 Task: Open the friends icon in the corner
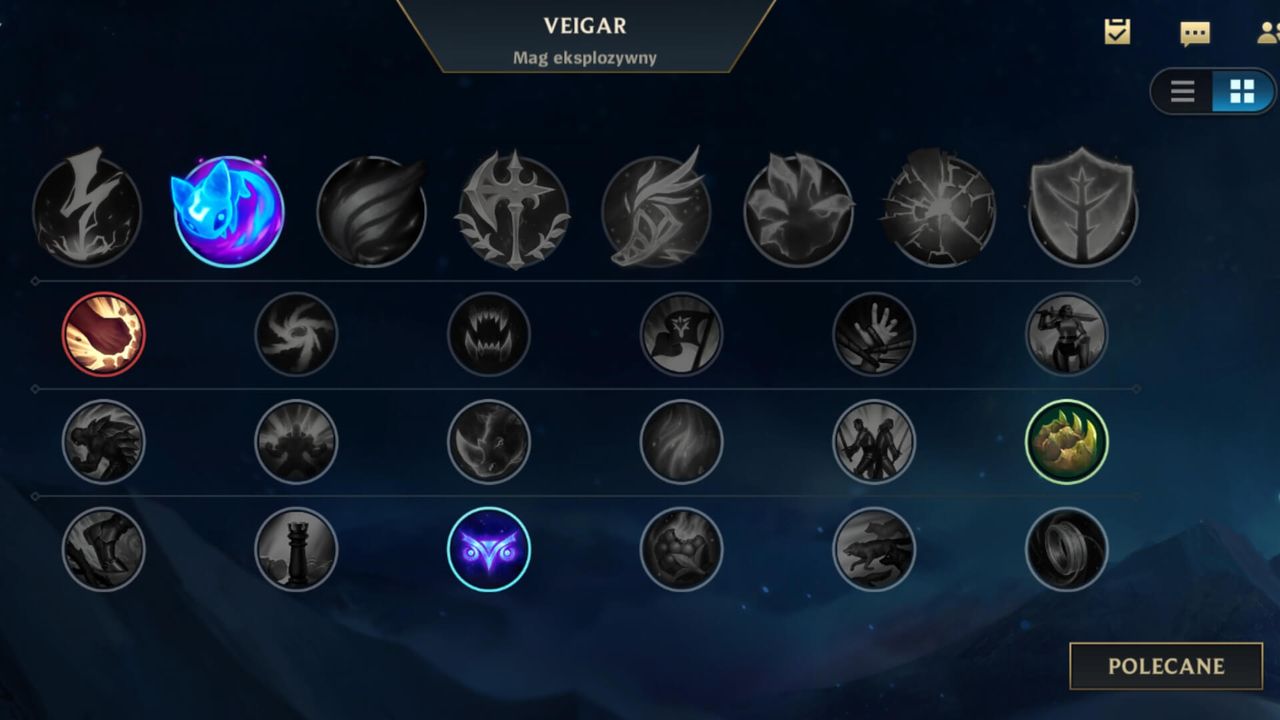pos(1268,32)
